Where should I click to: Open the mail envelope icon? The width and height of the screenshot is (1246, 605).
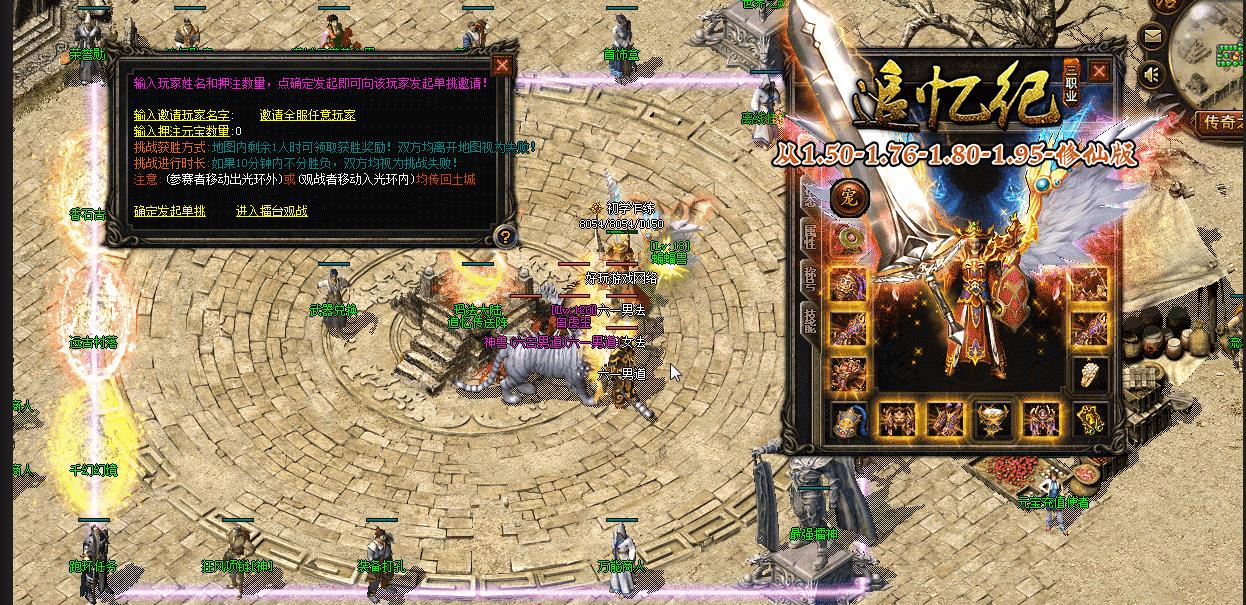click(1152, 38)
